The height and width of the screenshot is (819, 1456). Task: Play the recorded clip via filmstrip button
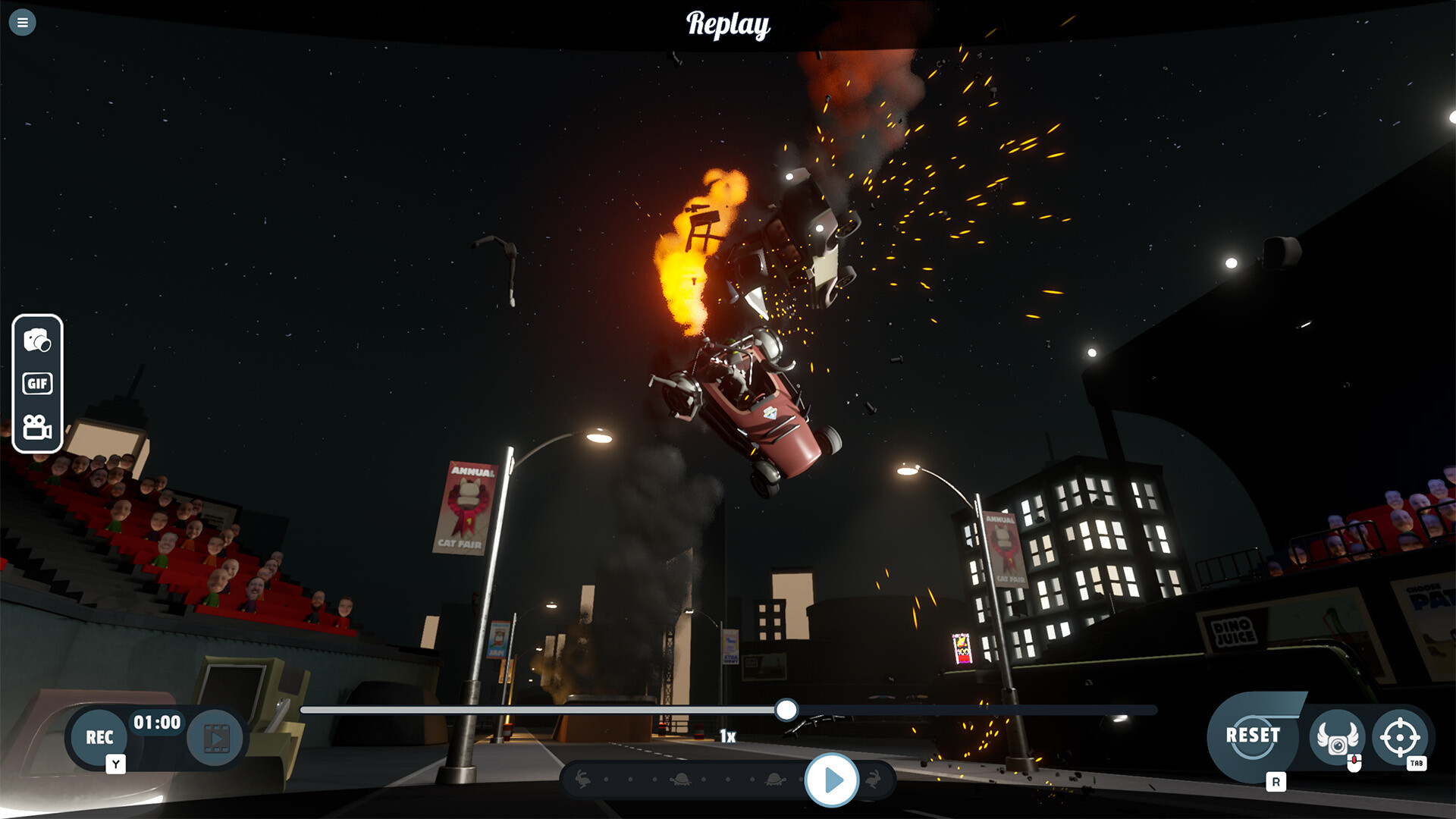click(216, 738)
